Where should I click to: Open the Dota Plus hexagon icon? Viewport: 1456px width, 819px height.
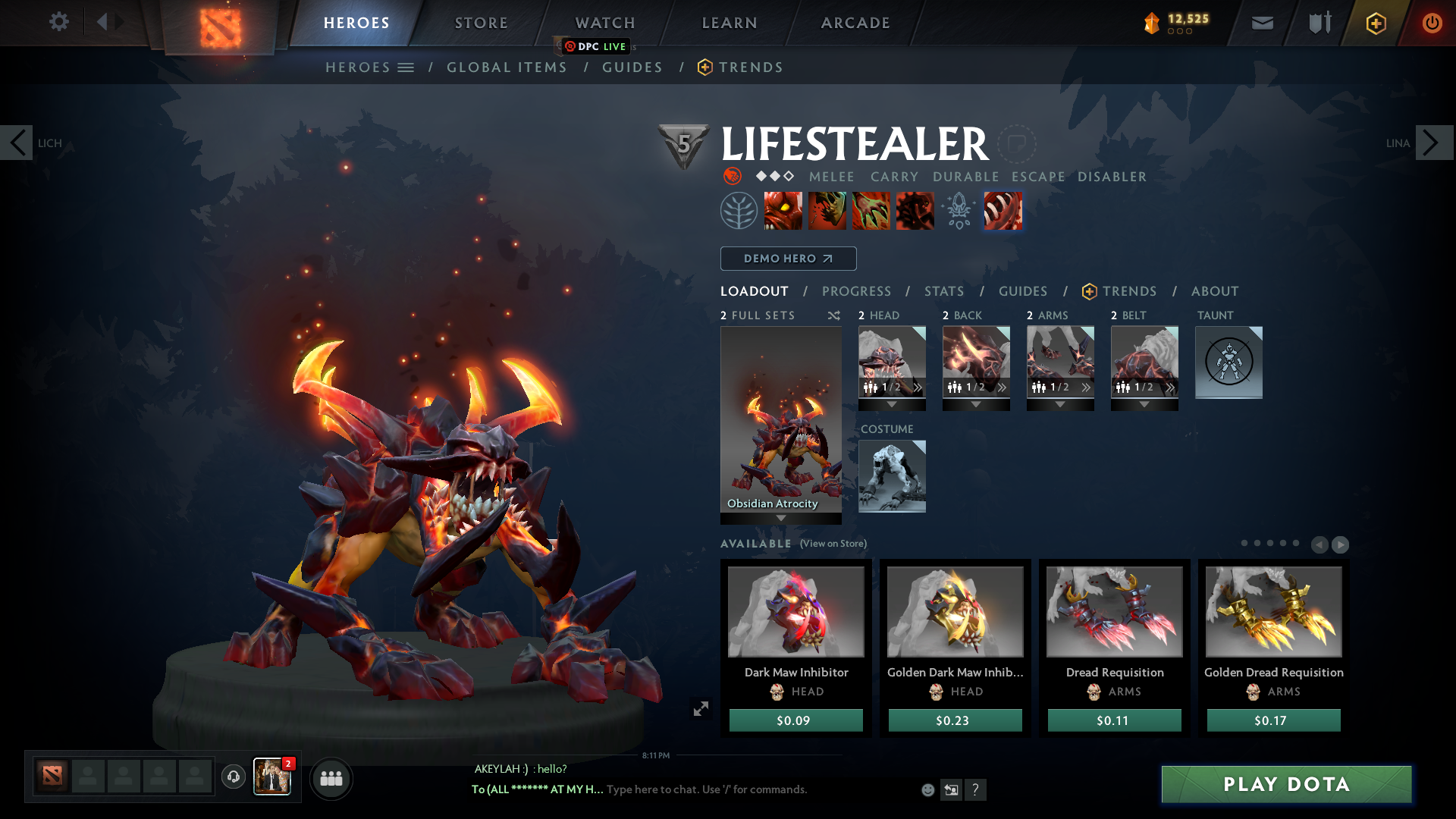(x=1376, y=23)
